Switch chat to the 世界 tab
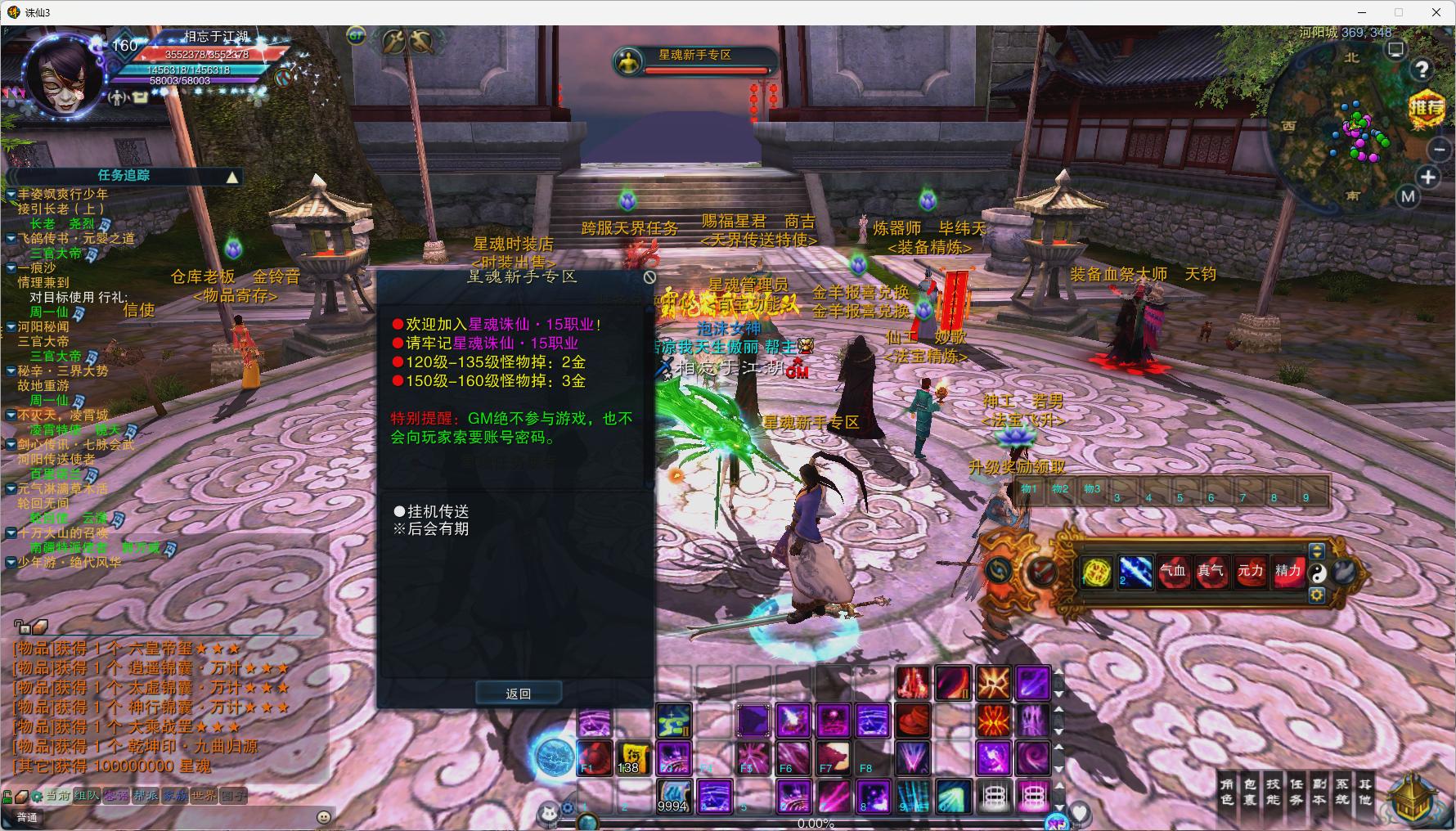1456x831 pixels. [204, 796]
